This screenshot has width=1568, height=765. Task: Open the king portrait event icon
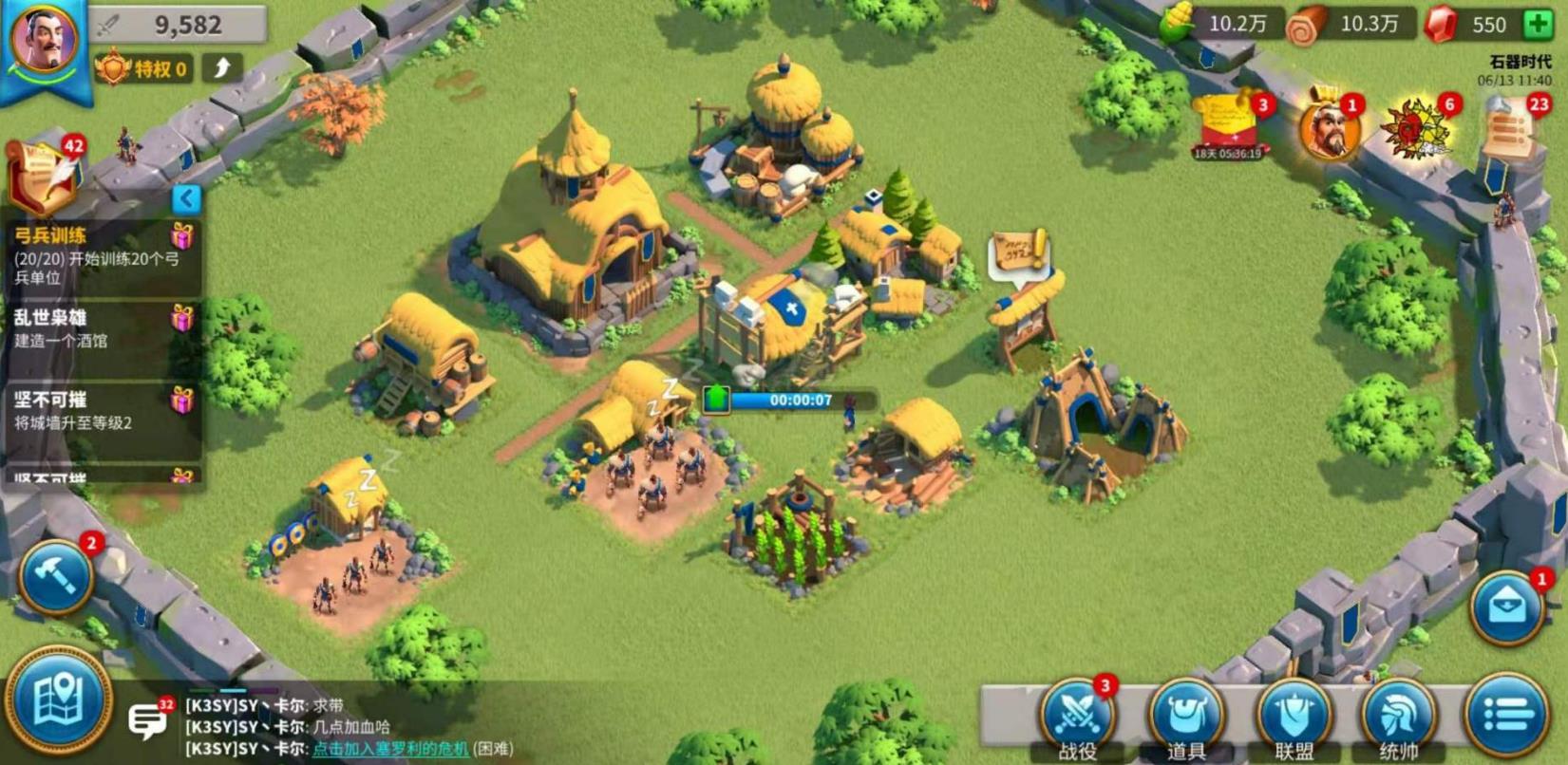point(1330,128)
